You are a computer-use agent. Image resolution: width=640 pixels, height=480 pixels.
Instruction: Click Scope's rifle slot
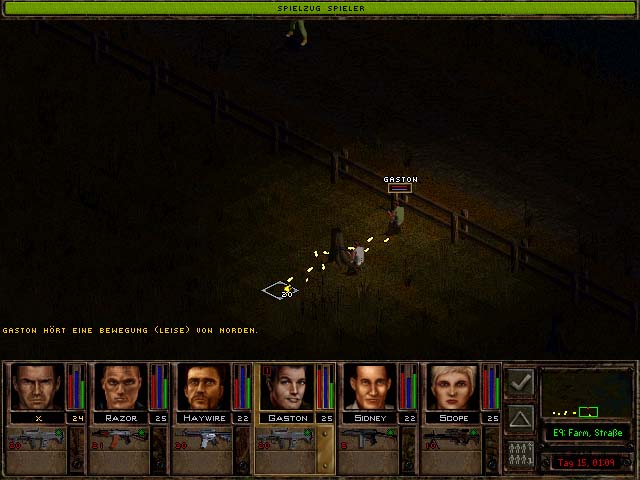(454, 440)
